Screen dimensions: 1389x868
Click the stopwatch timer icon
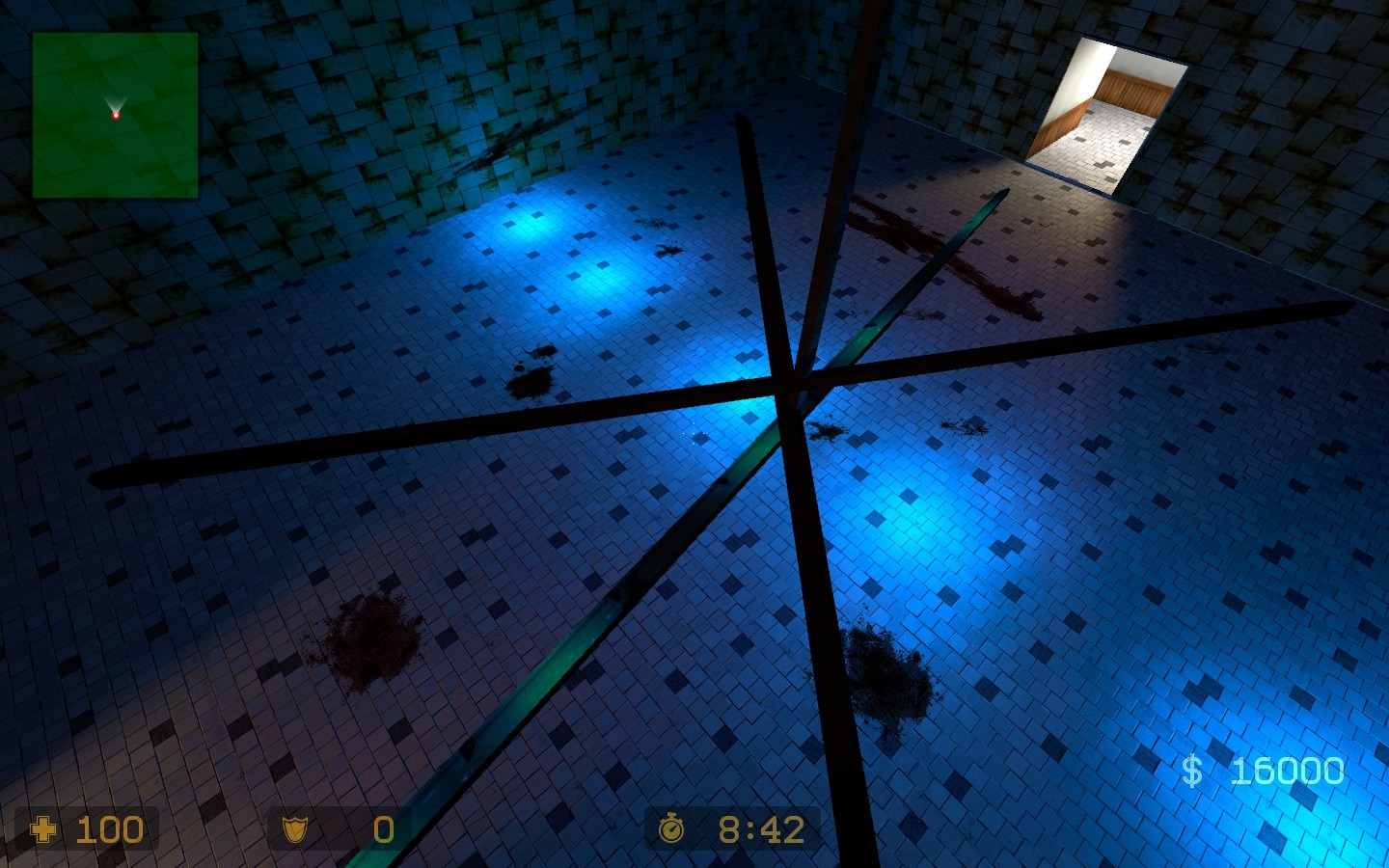tap(673, 827)
